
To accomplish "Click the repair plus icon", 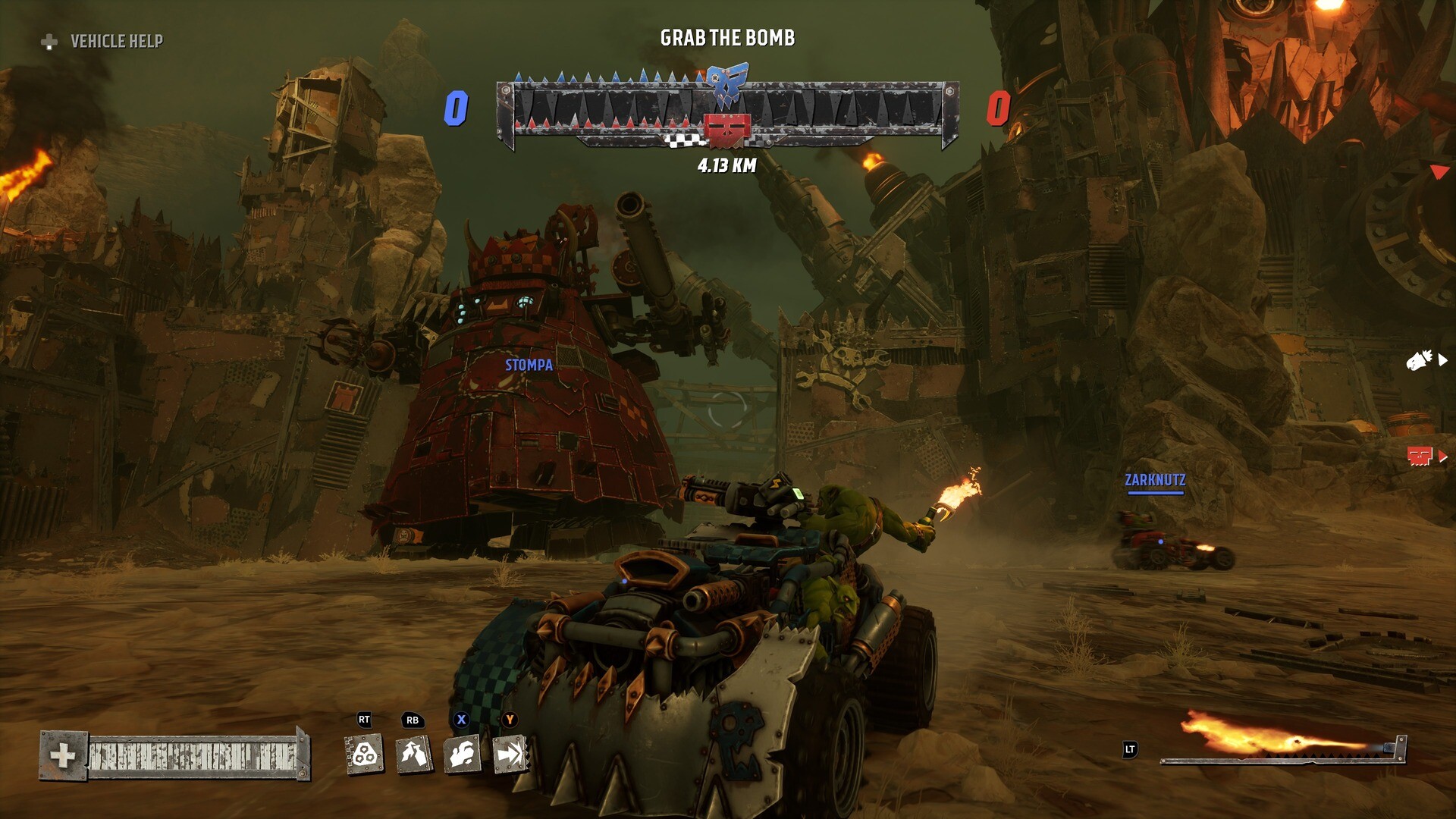I will click(x=63, y=755).
